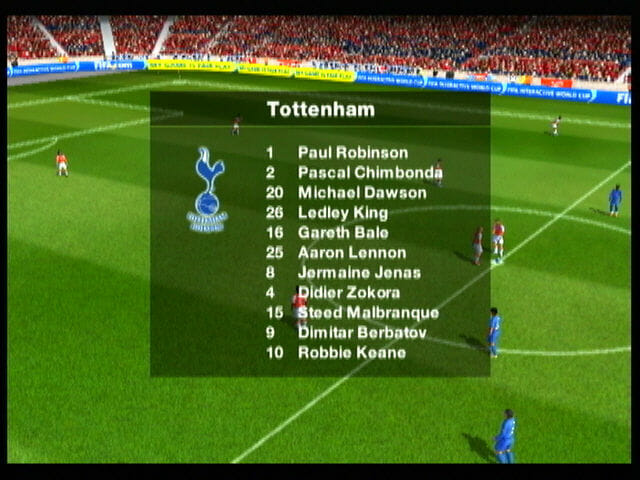Choose Pascal Chimbonda from the team list
The height and width of the screenshot is (480, 640).
[369, 173]
